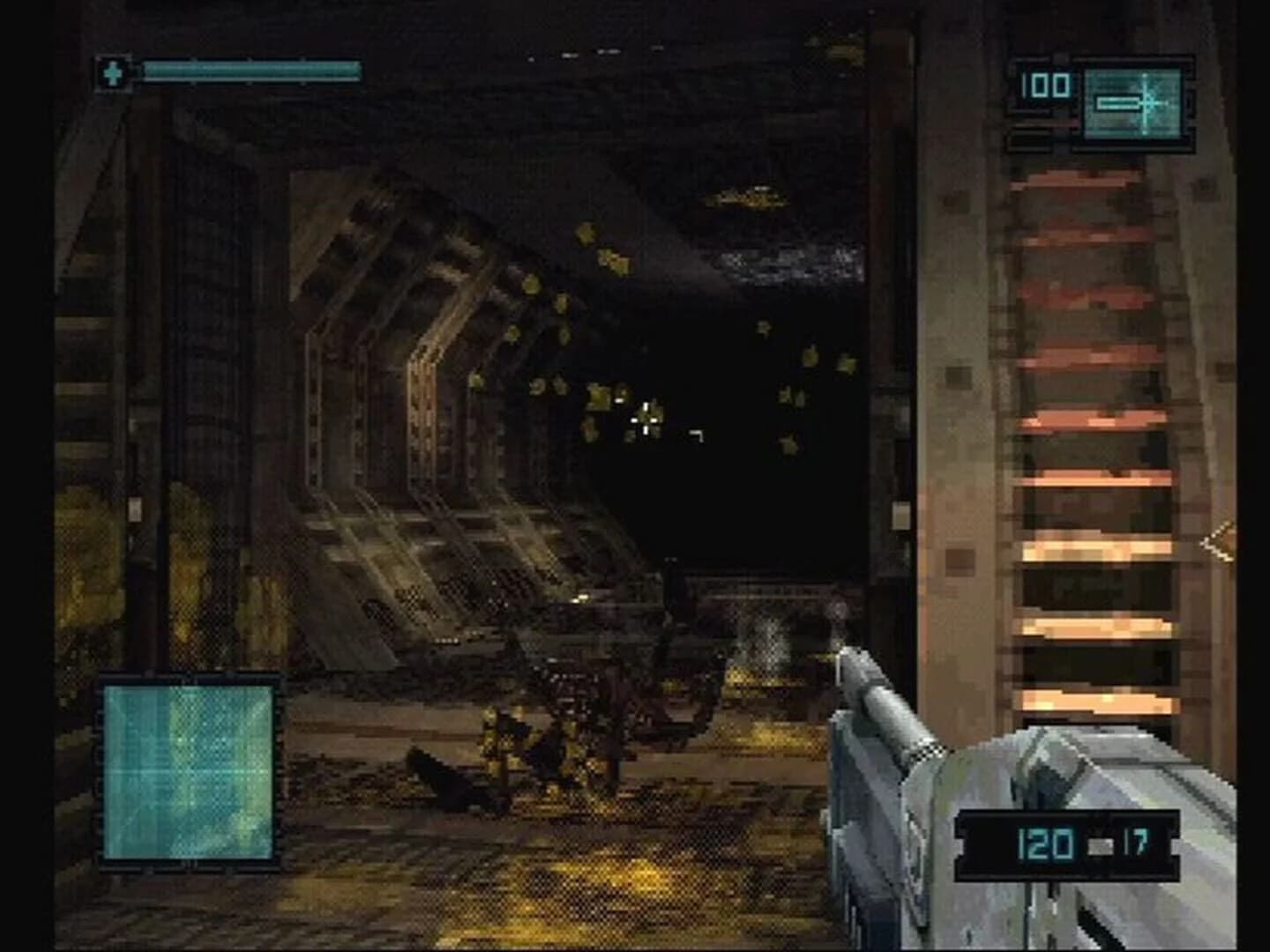Image resolution: width=1270 pixels, height=952 pixels.
Task: Select the reserve ammo readout showing 120
Action: pyautogui.click(x=1045, y=842)
